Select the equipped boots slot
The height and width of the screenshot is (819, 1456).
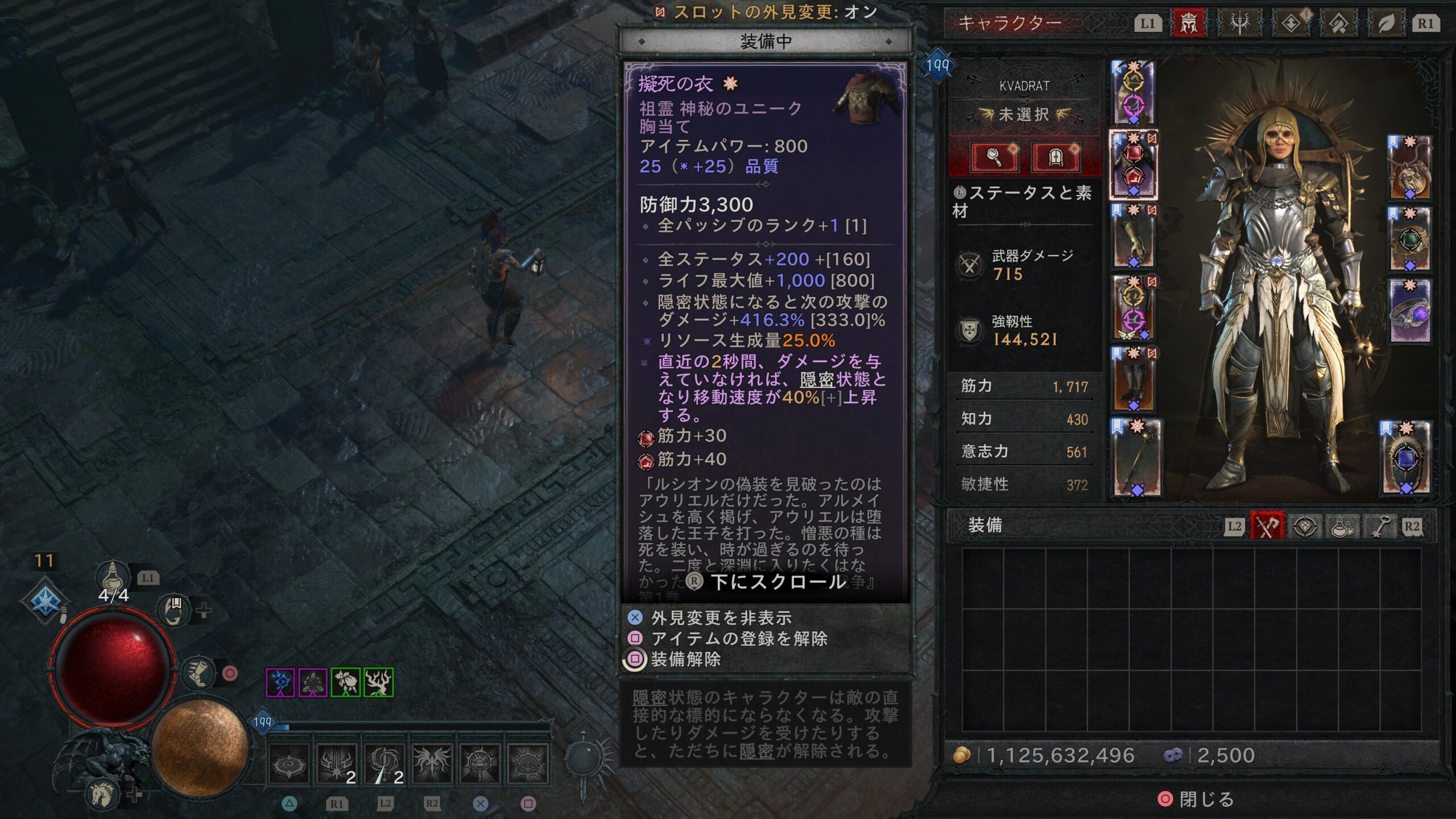pyautogui.click(x=1133, y=379)
